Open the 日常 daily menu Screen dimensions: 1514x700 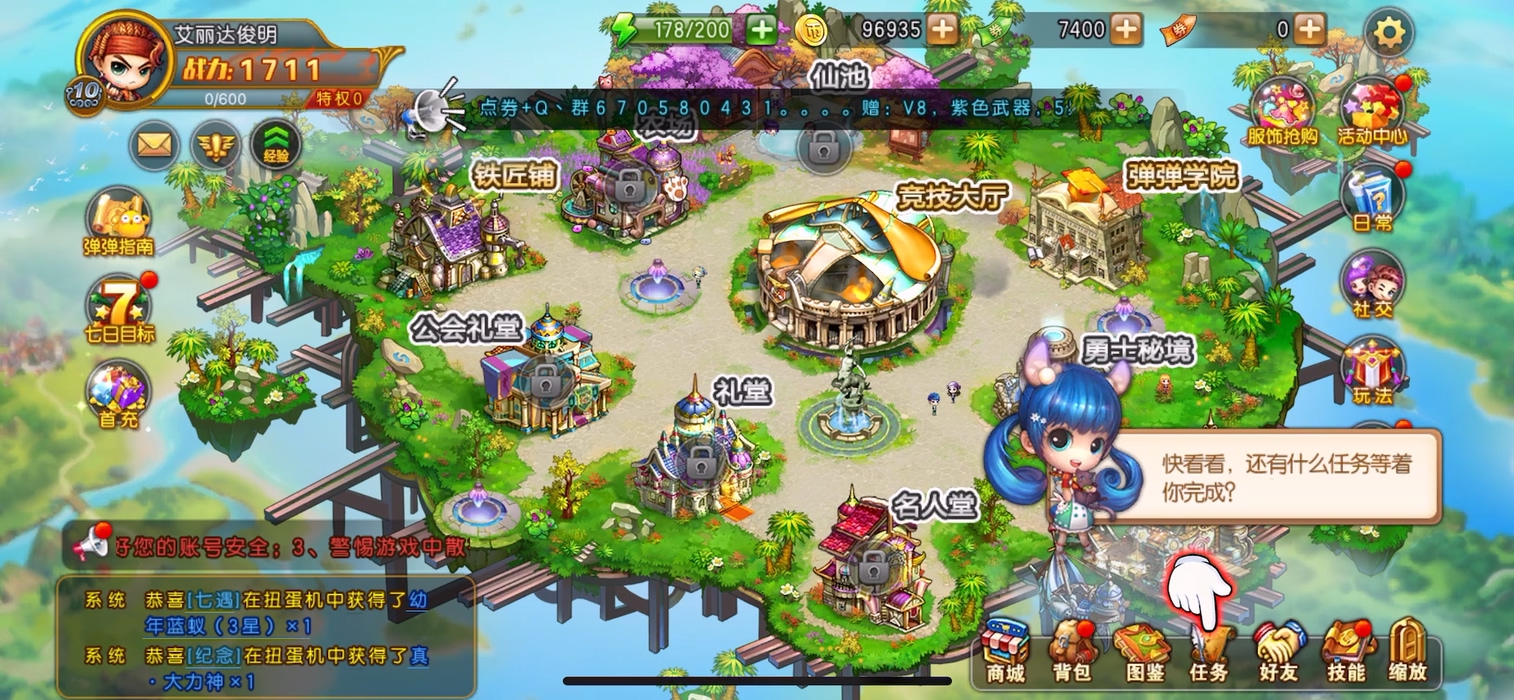[x=1373, y=197]
